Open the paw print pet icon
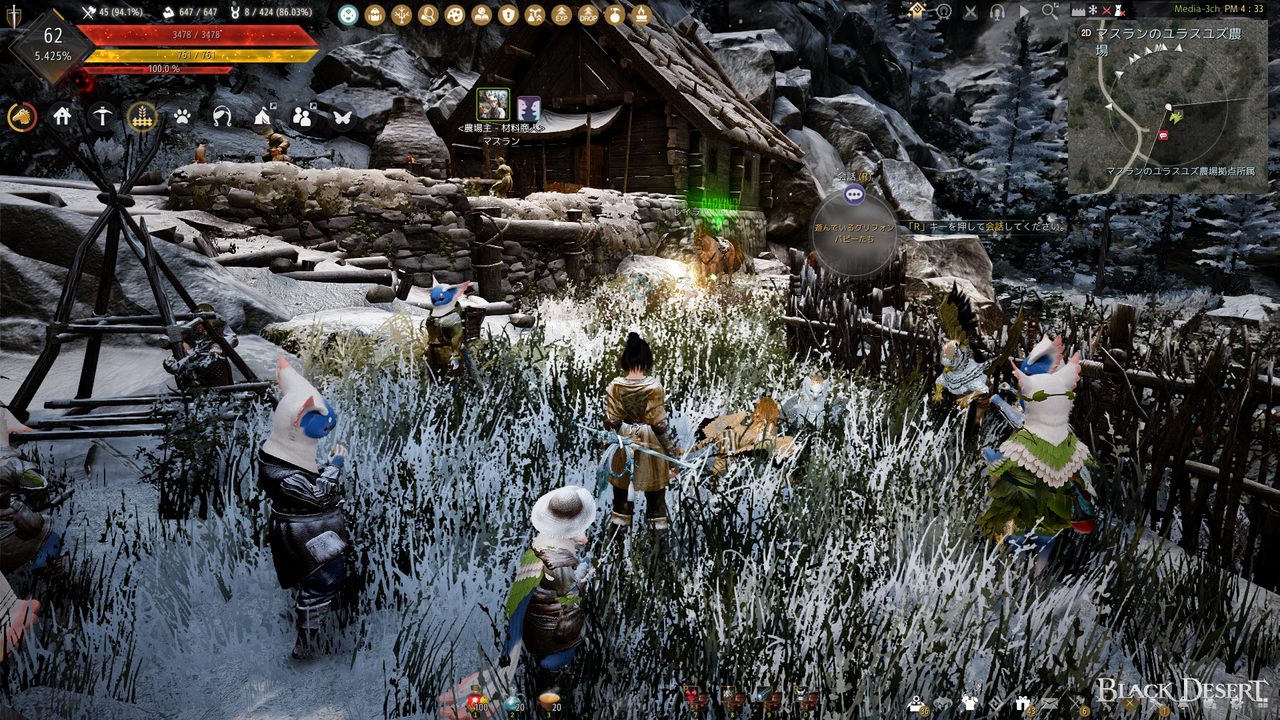This screenshot has width=1280, height=720. click(x=182, y=117)
